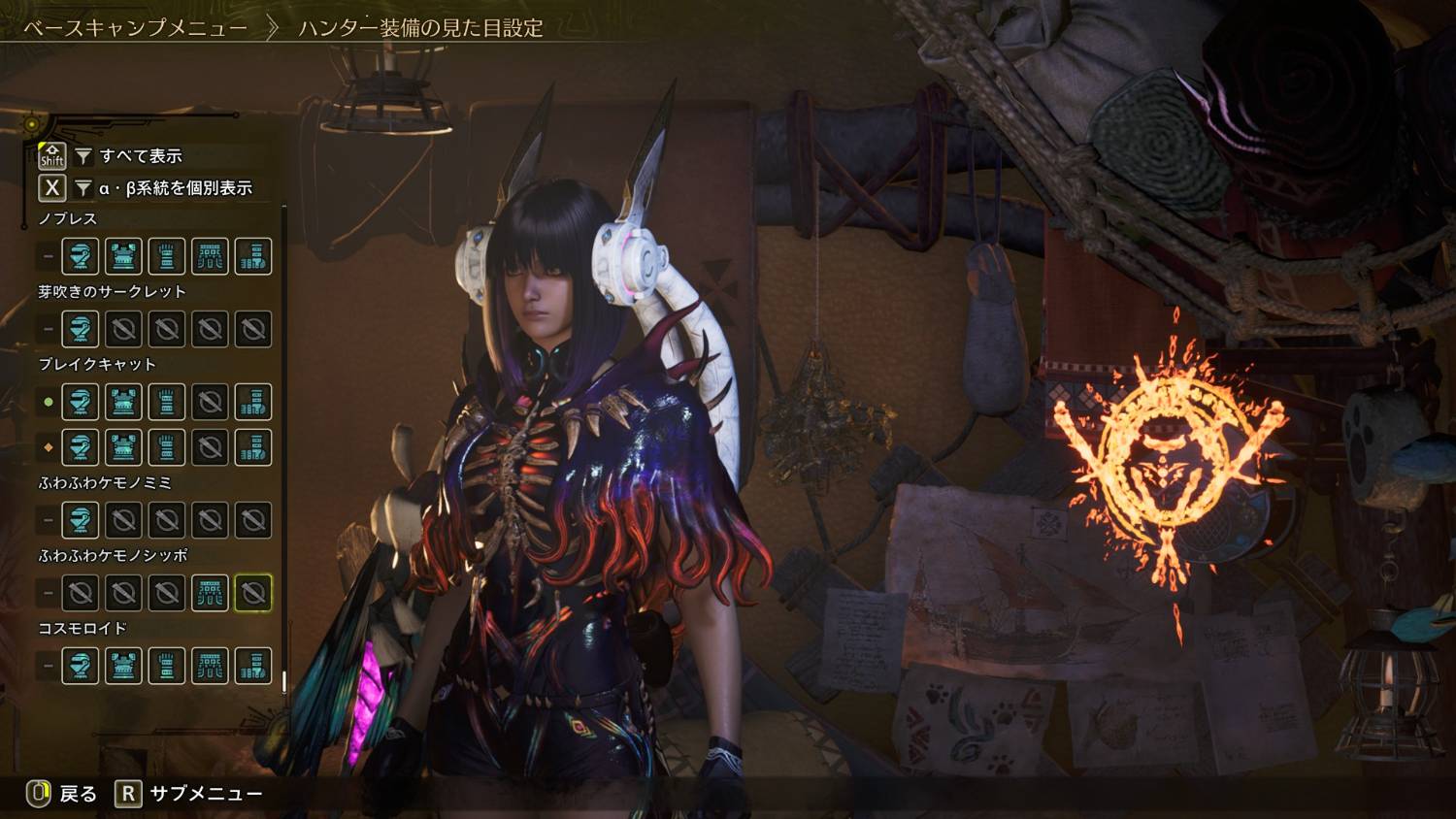Apply the すべて表示 filter
The width and height of the screenshot is (1456, 819).
140,155
